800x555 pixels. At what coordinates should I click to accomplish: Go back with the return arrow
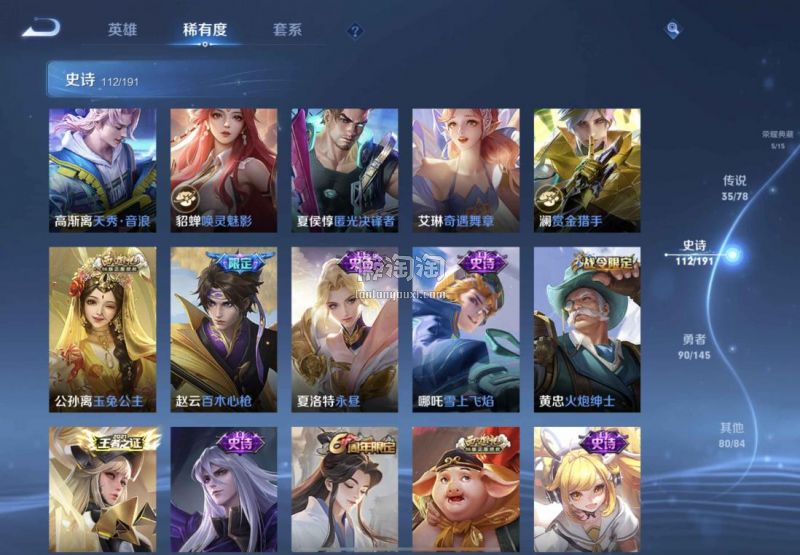pos(41,28)
